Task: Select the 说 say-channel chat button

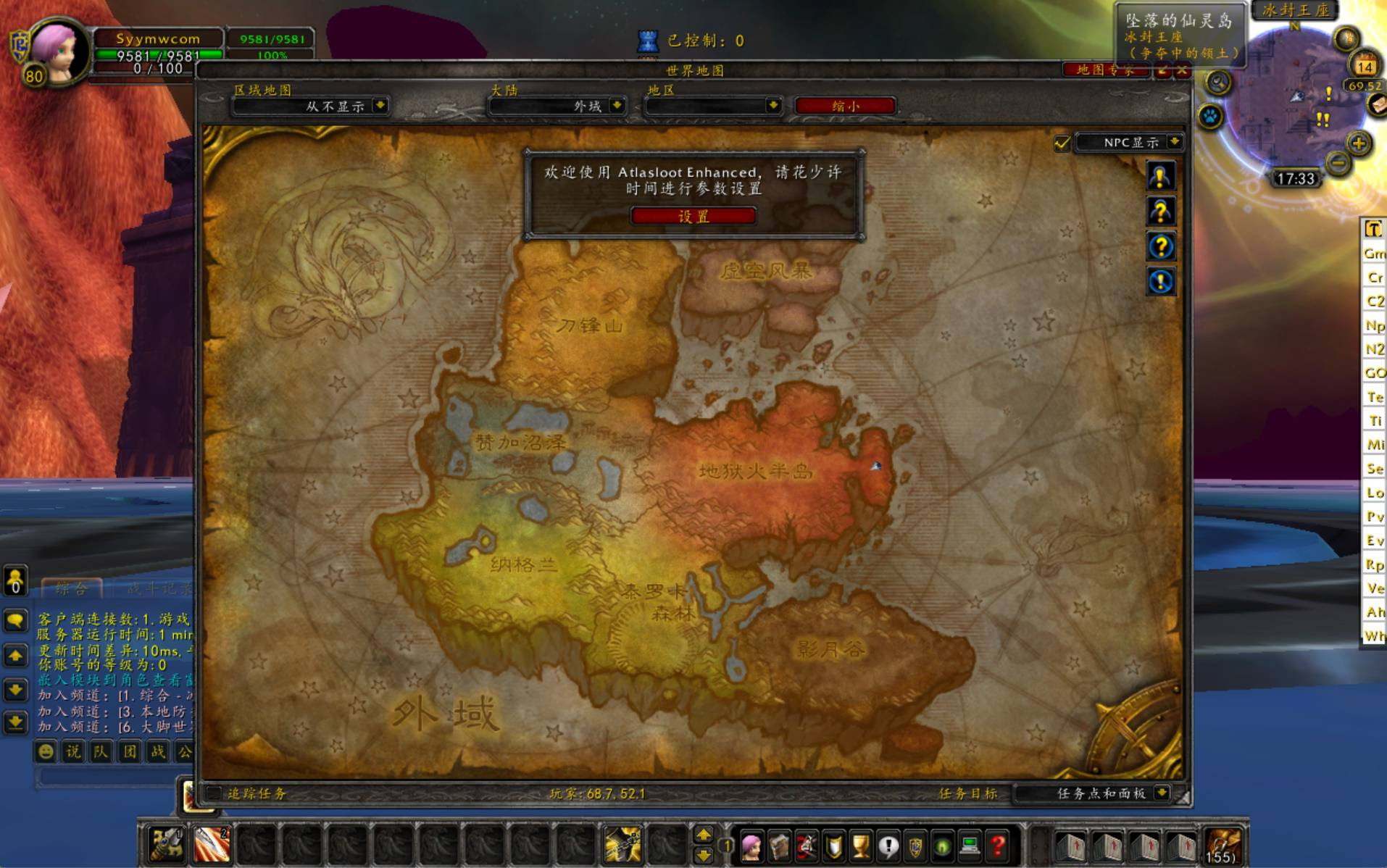Action: [73, 751]
